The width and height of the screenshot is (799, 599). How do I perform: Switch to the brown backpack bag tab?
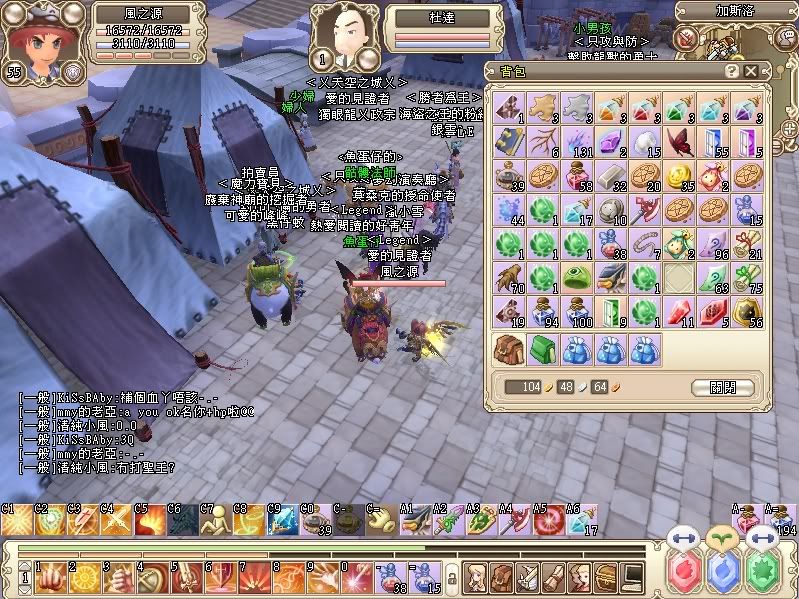(x=509, y=348)
